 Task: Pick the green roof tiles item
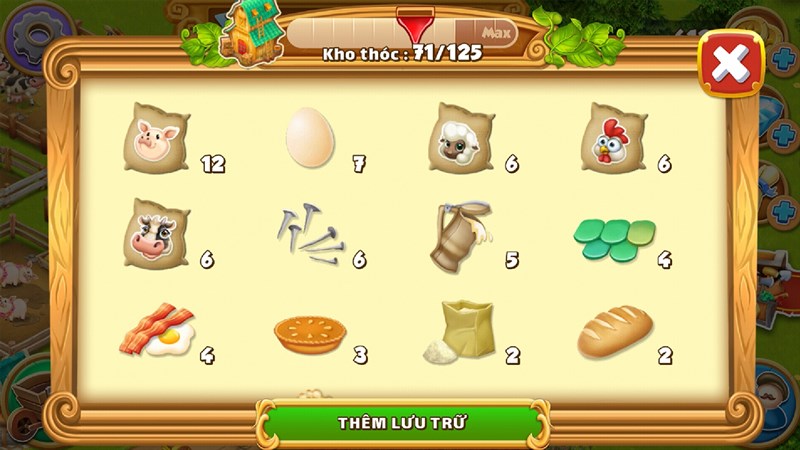pyautogui.click(x=613, y=238)
